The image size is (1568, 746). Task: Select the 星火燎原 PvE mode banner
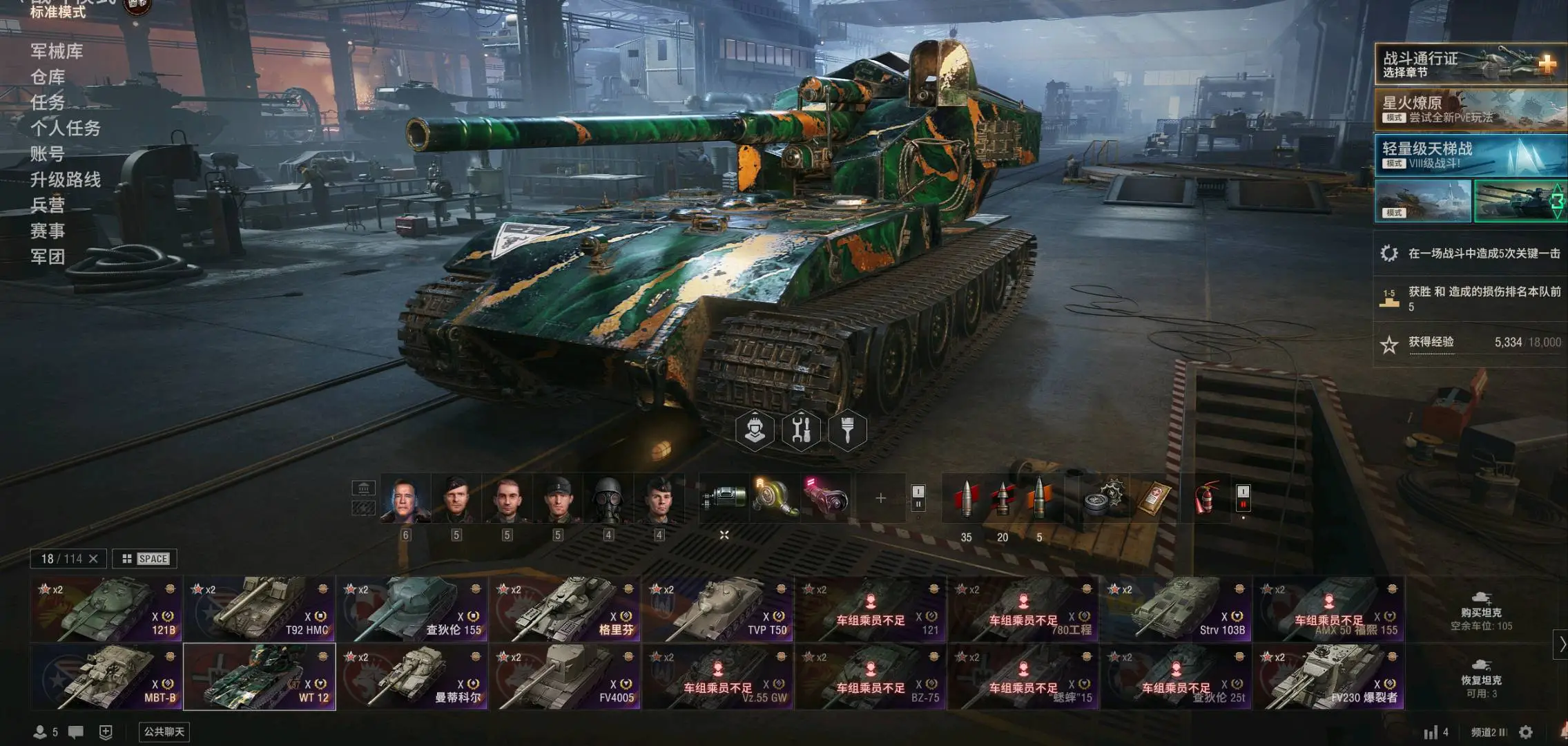point(1469,109)
